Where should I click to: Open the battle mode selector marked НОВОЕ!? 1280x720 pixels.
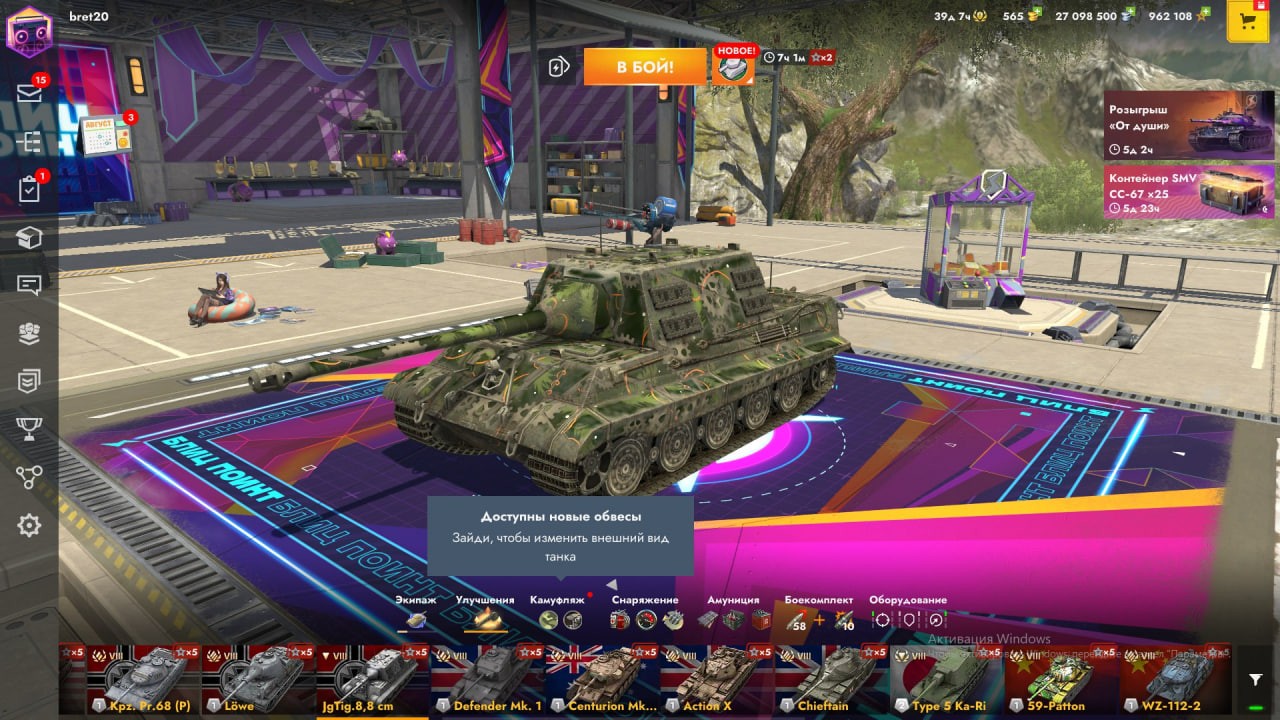(734, 66)
